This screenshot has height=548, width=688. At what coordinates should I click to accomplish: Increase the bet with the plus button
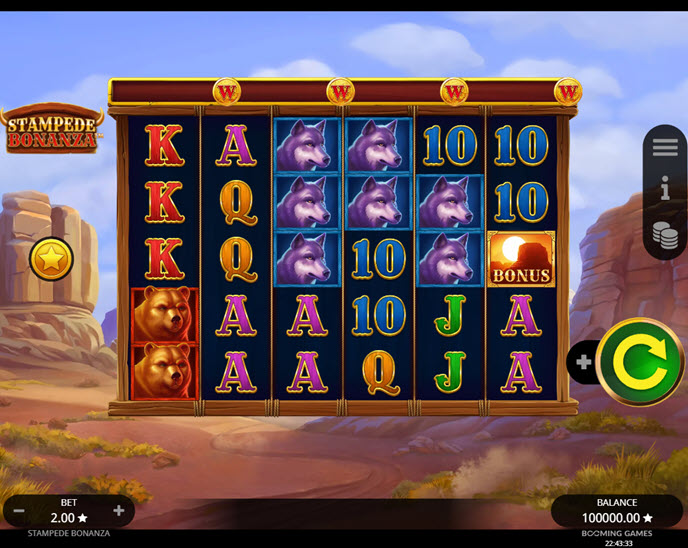pos(118,511)
